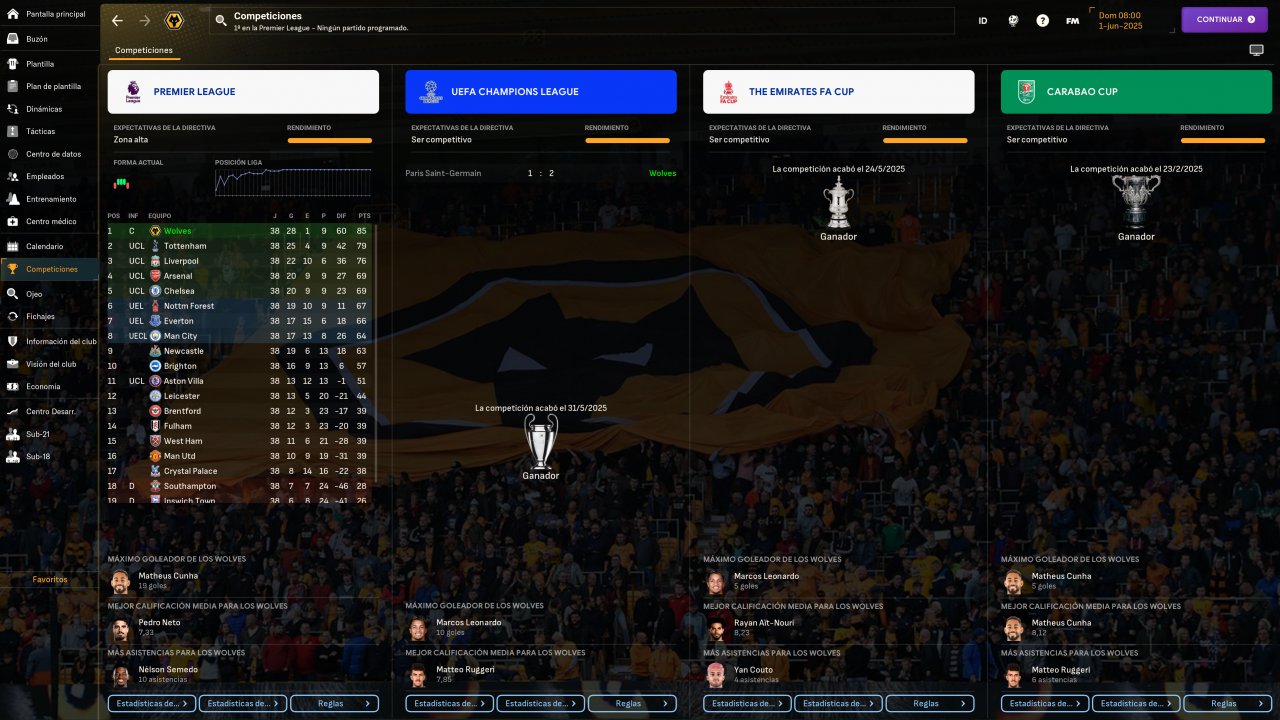Click the purple Continuar button
This screenshot has width=1280, height=720.
coord(1224,19)
